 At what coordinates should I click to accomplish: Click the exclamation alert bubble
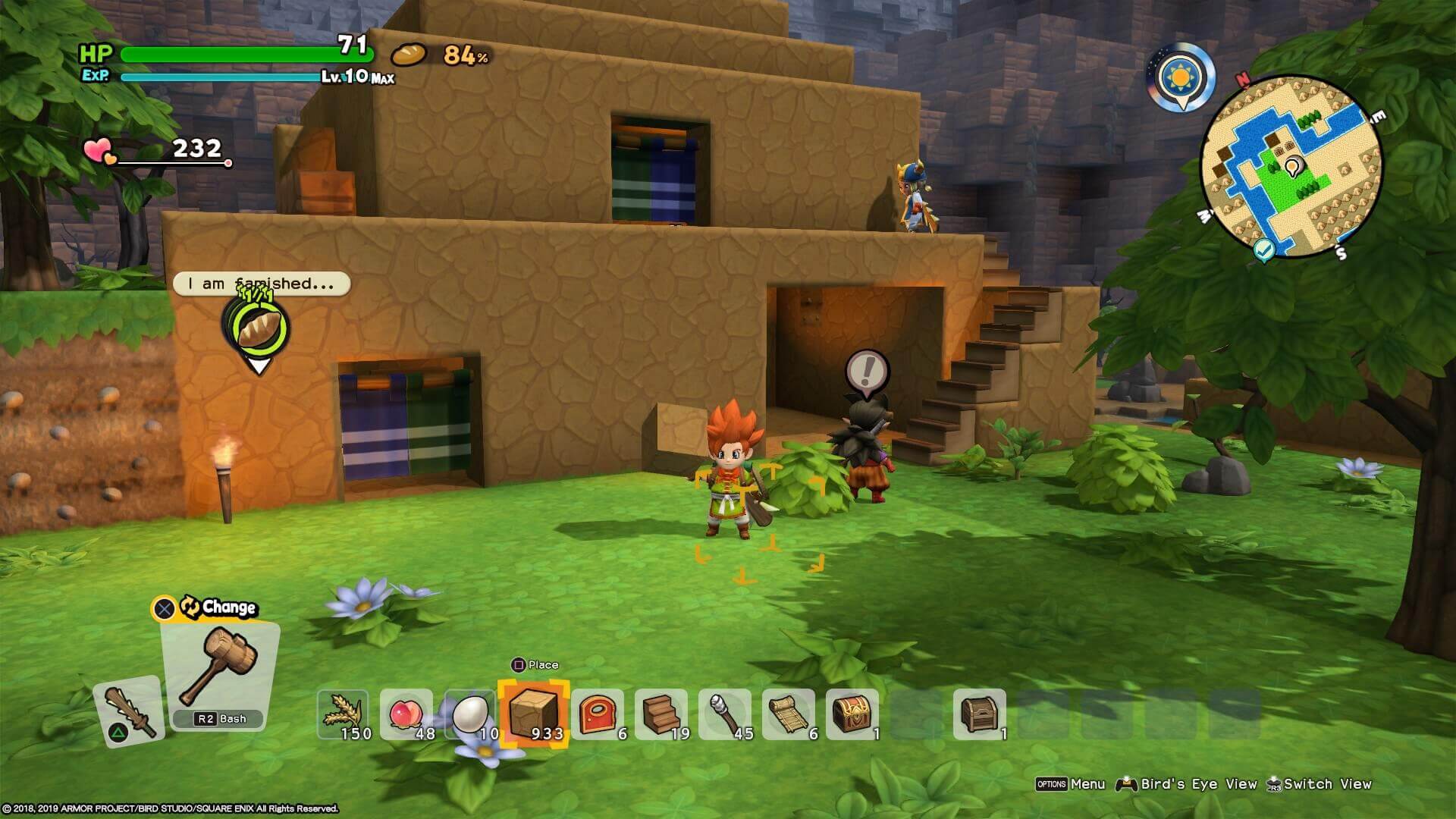(866, 372)
